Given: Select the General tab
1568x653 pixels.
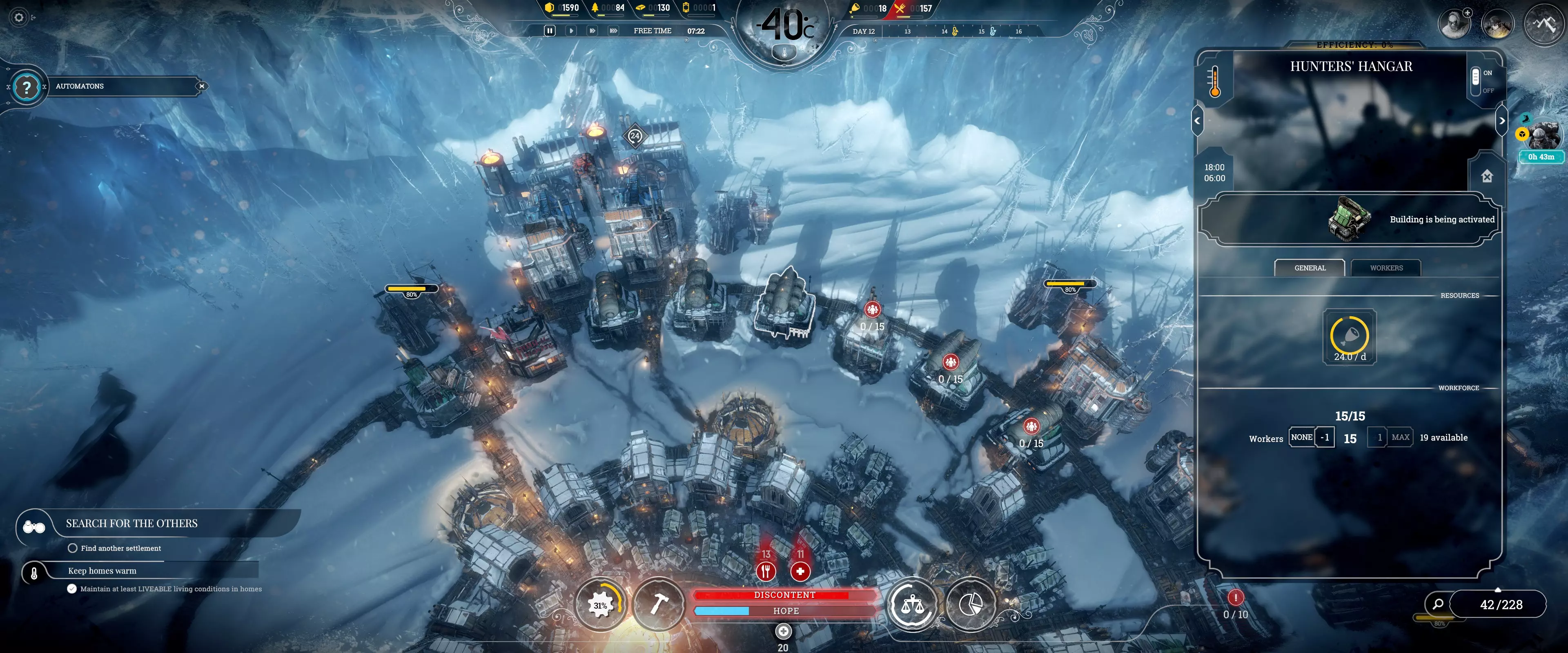Looking at the screenshot, I should coord(1309,268).
